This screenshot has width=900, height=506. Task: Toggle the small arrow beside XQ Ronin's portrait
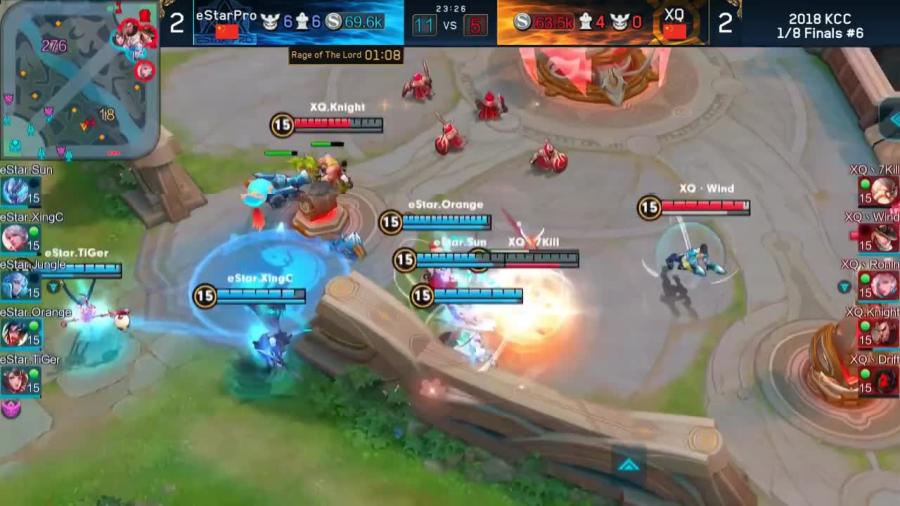[845, 287]
